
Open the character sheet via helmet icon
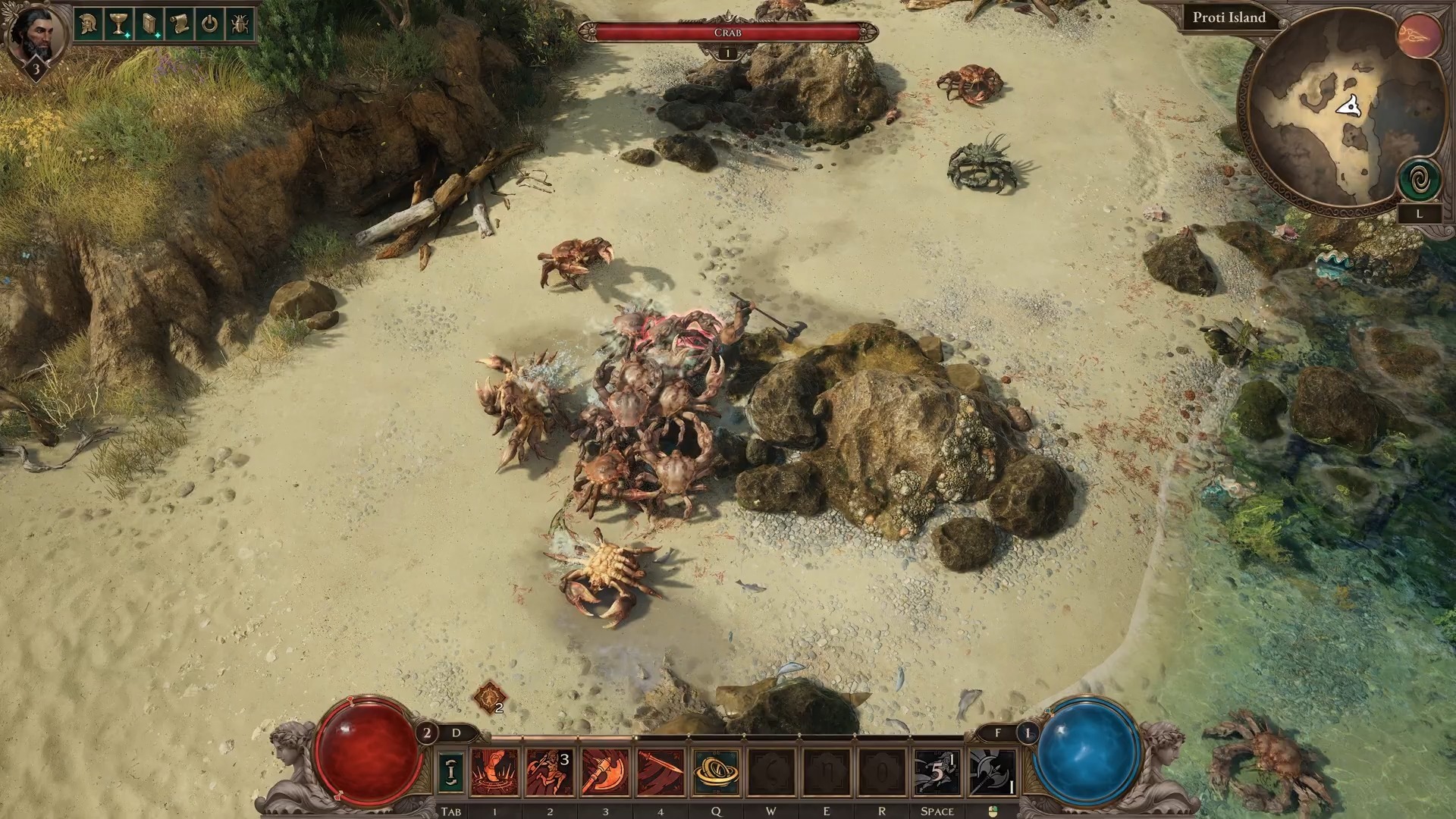88,24
